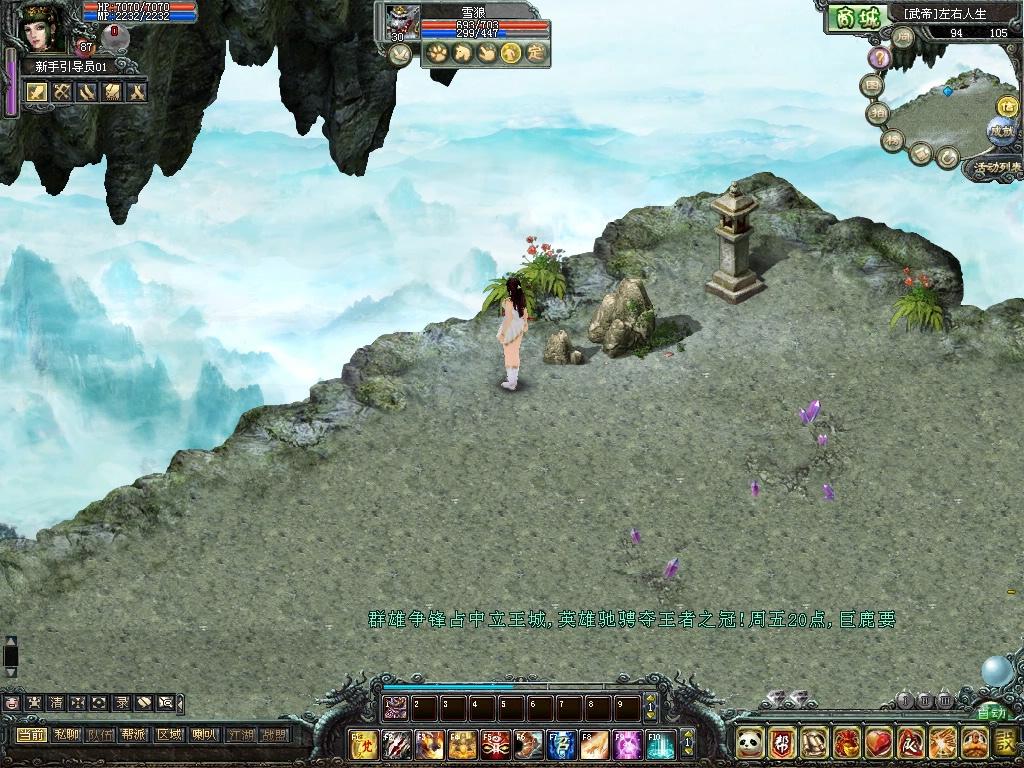The height and width of the screenshot is (768, 1024).
Task: Open the red heart icon menu
Action: pyautogui.click(x=877, y=743)
